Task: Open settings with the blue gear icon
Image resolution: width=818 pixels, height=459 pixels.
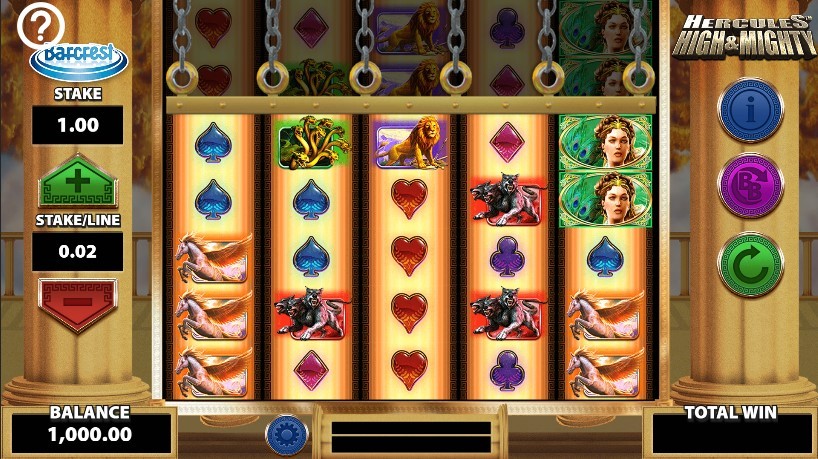Action: click(286, 434)
